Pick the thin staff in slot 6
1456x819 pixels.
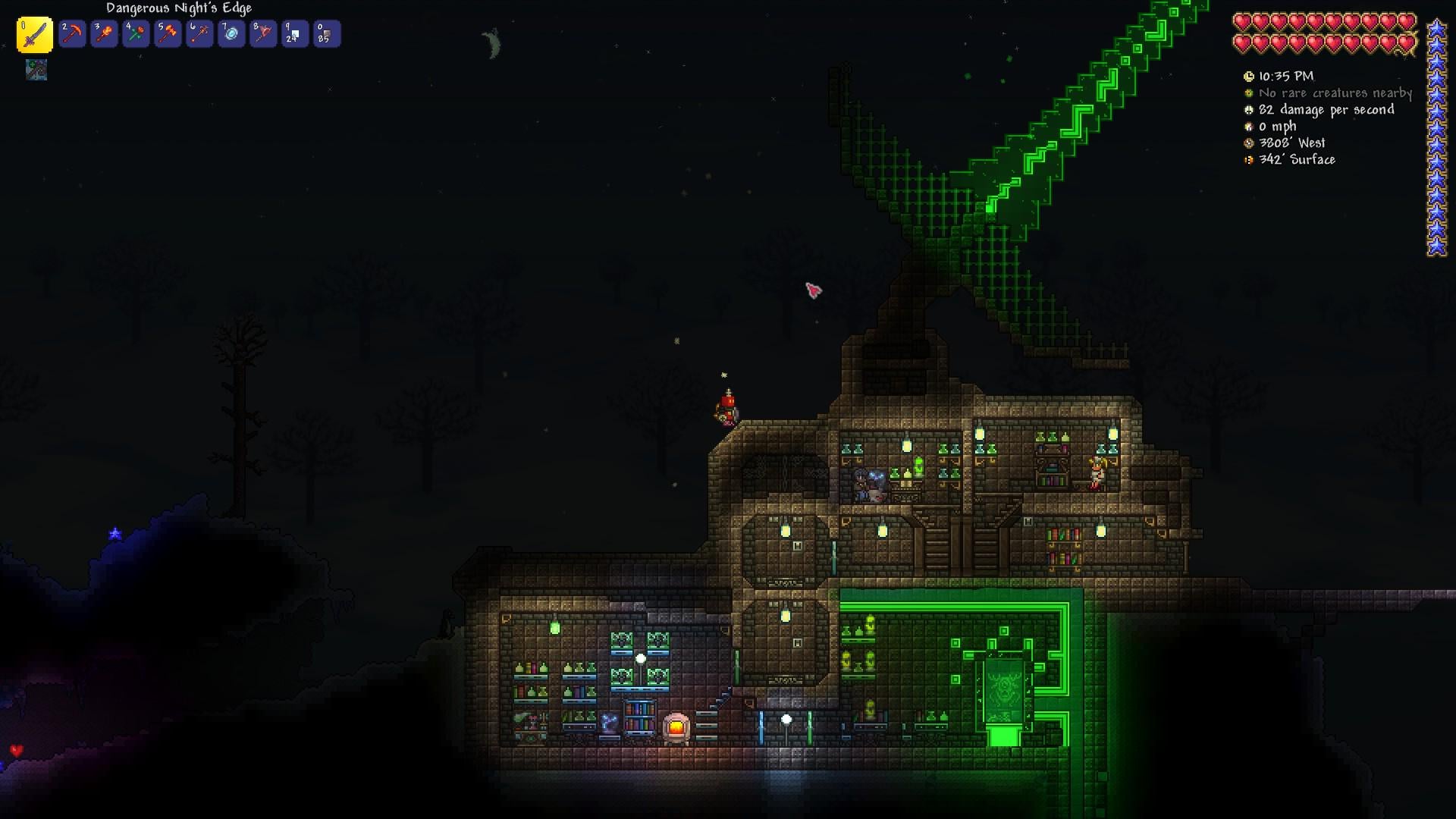click(199, 34)
